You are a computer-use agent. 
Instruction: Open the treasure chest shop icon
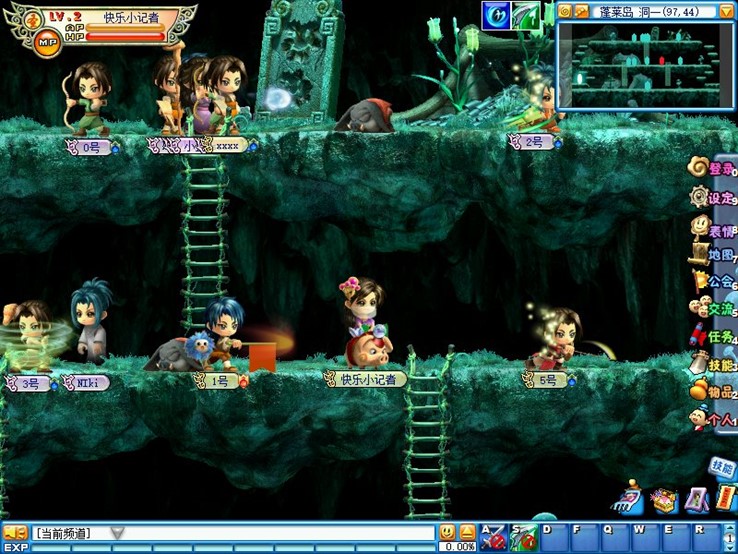tap(662, 499)
